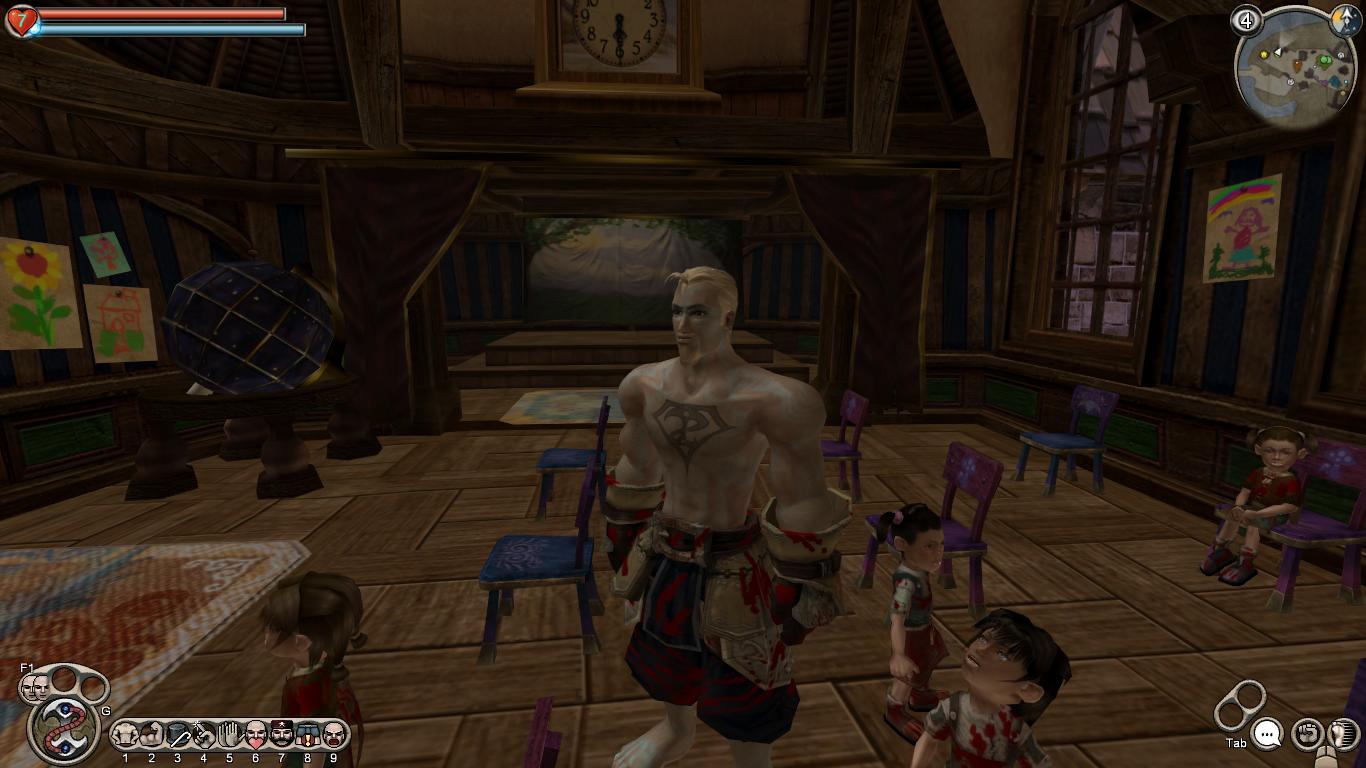
Task: Open the circular town minimap
Action: coord(1295,70)
